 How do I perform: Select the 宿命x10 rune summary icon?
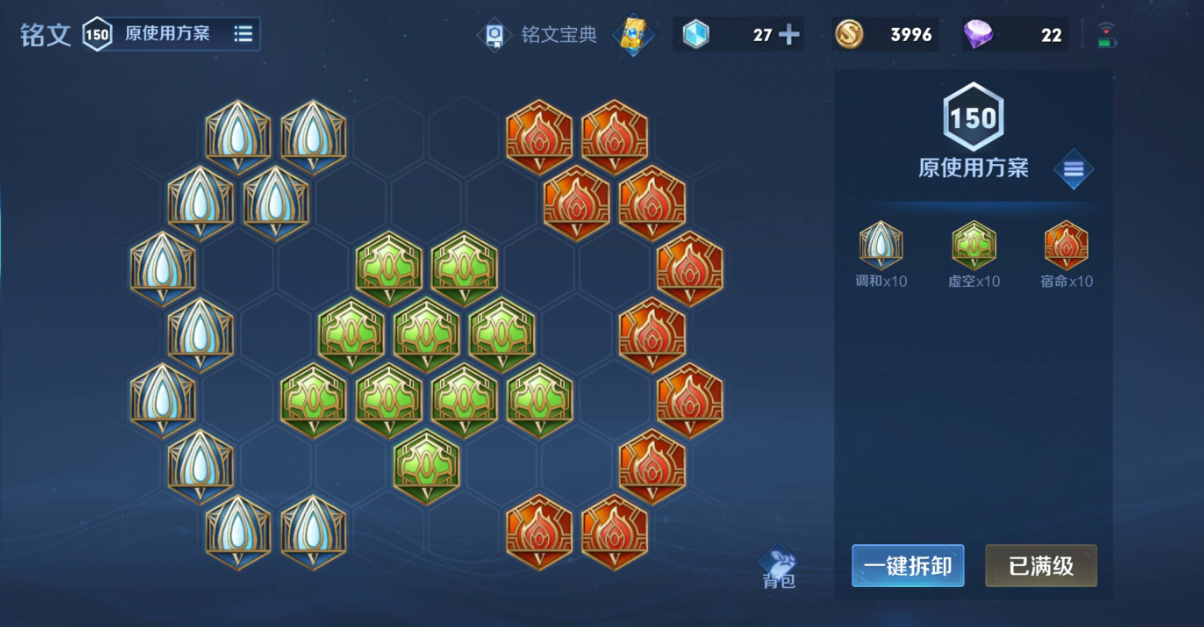[x=1066, y=246]
